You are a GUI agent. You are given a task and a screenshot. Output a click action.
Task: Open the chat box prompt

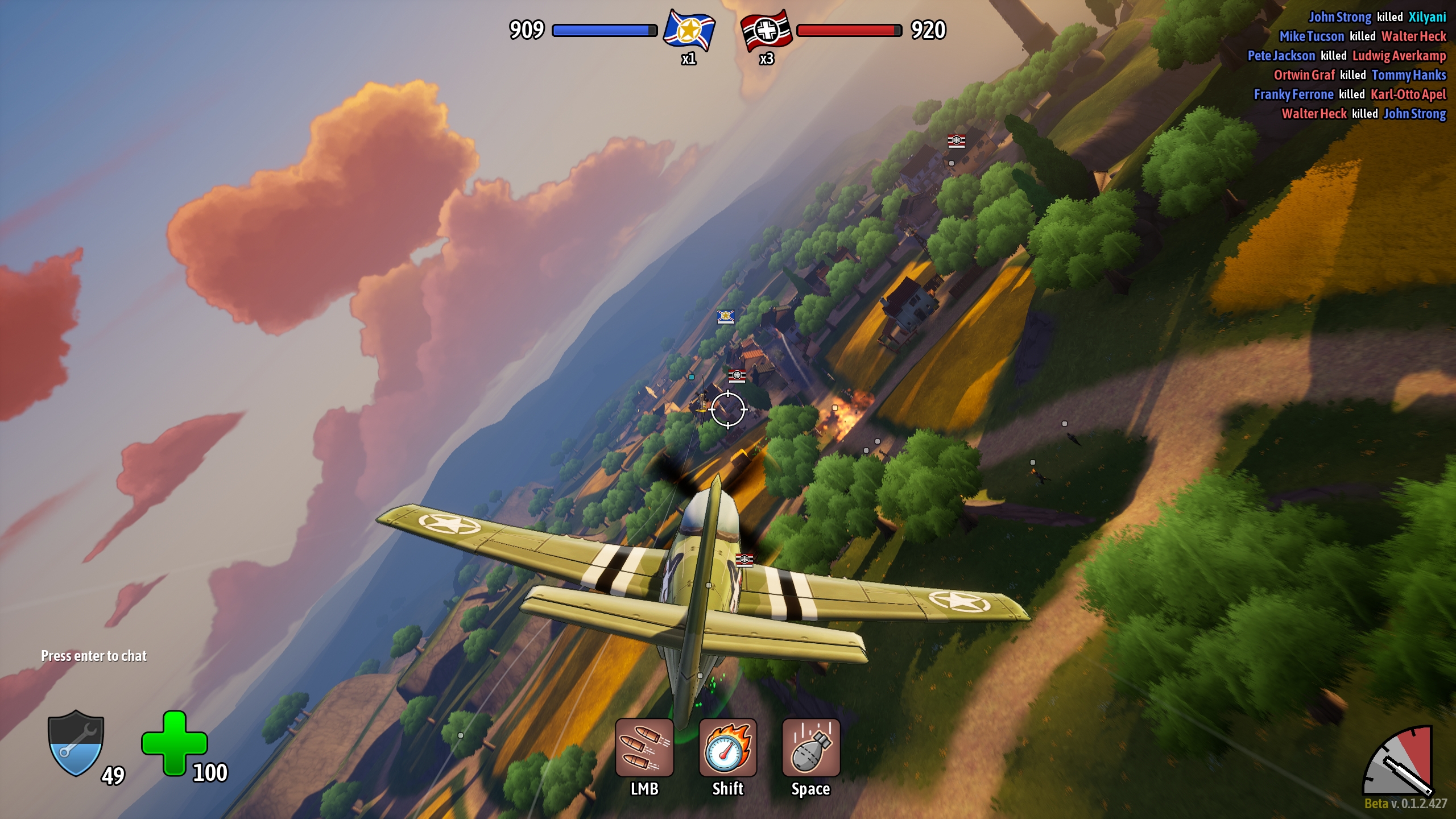[x=94, y=656]
